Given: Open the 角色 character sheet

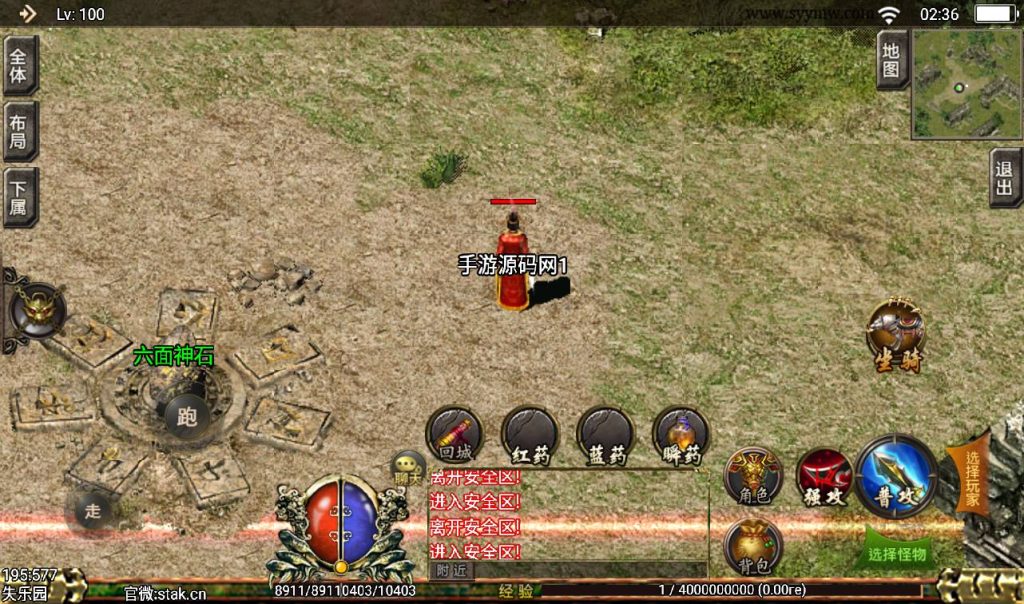Looking at the screenshot, I should pos(752,475).
